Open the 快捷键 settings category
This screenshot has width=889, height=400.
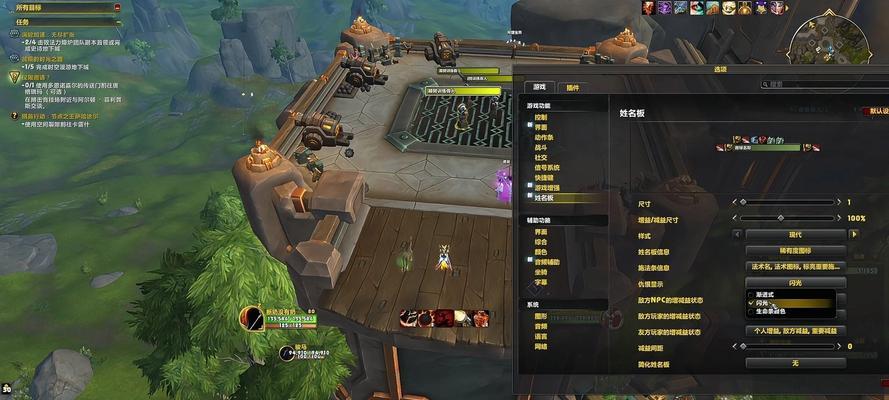[544, 178]
